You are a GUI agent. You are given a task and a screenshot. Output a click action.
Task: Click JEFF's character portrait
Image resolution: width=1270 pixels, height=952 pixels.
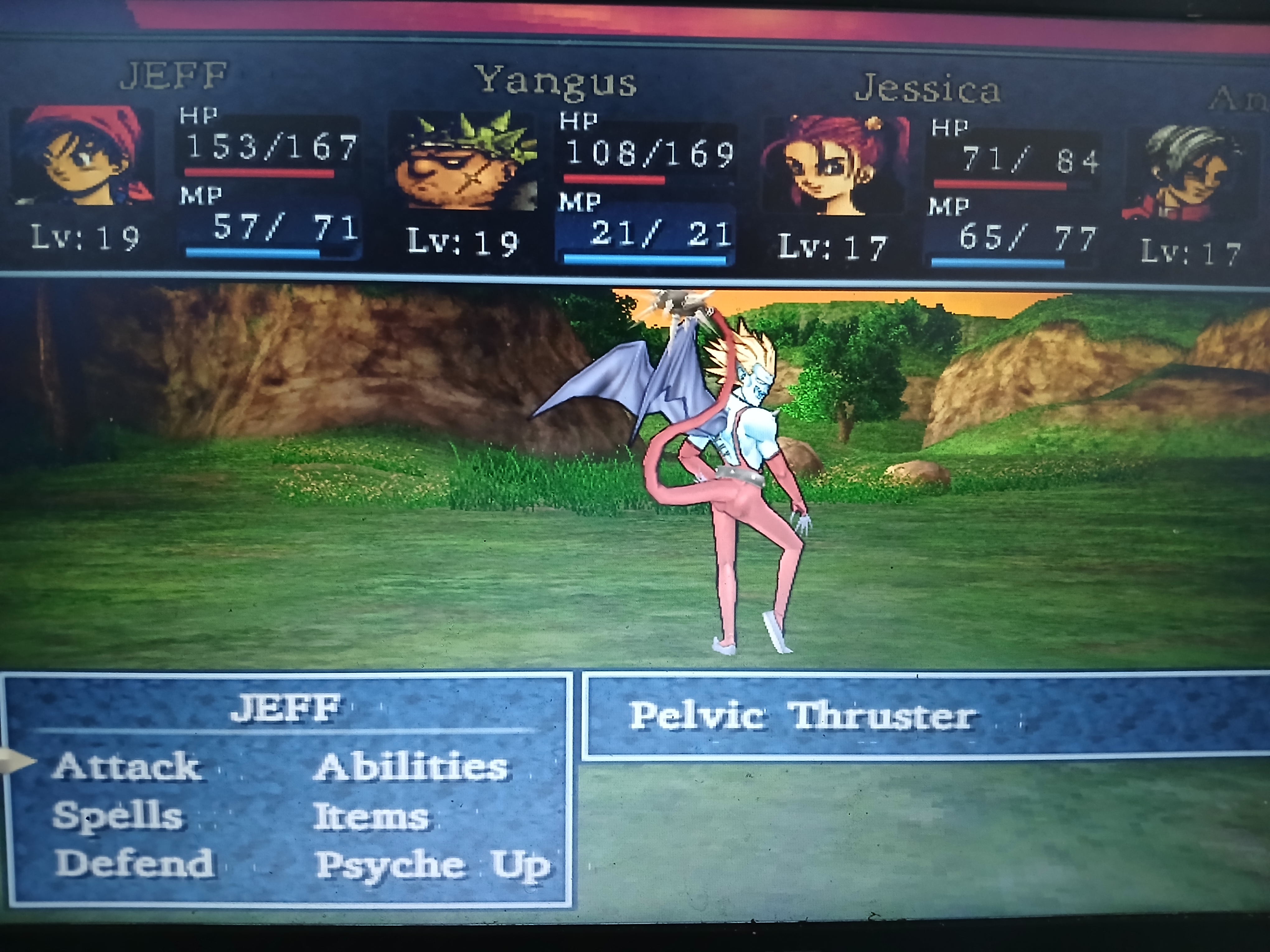pyautogui.click(x=83, y=156)
